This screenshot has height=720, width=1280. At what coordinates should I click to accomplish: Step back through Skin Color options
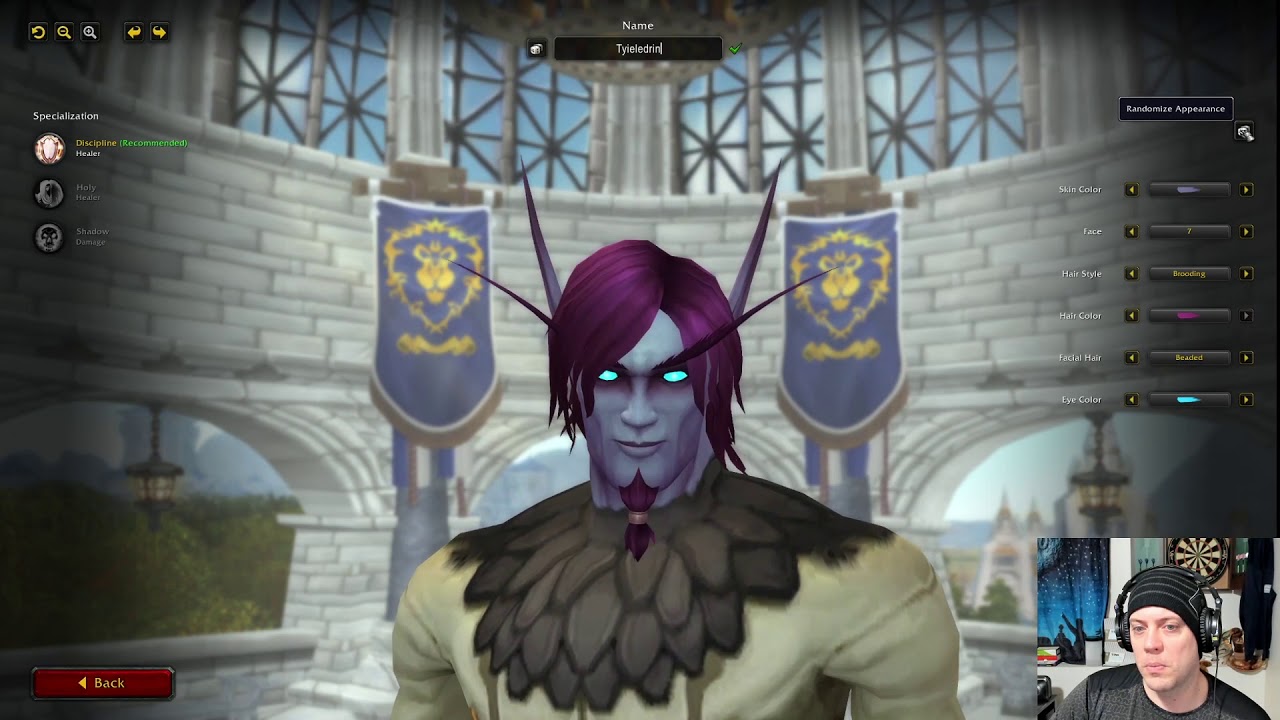coord(1132,189)
